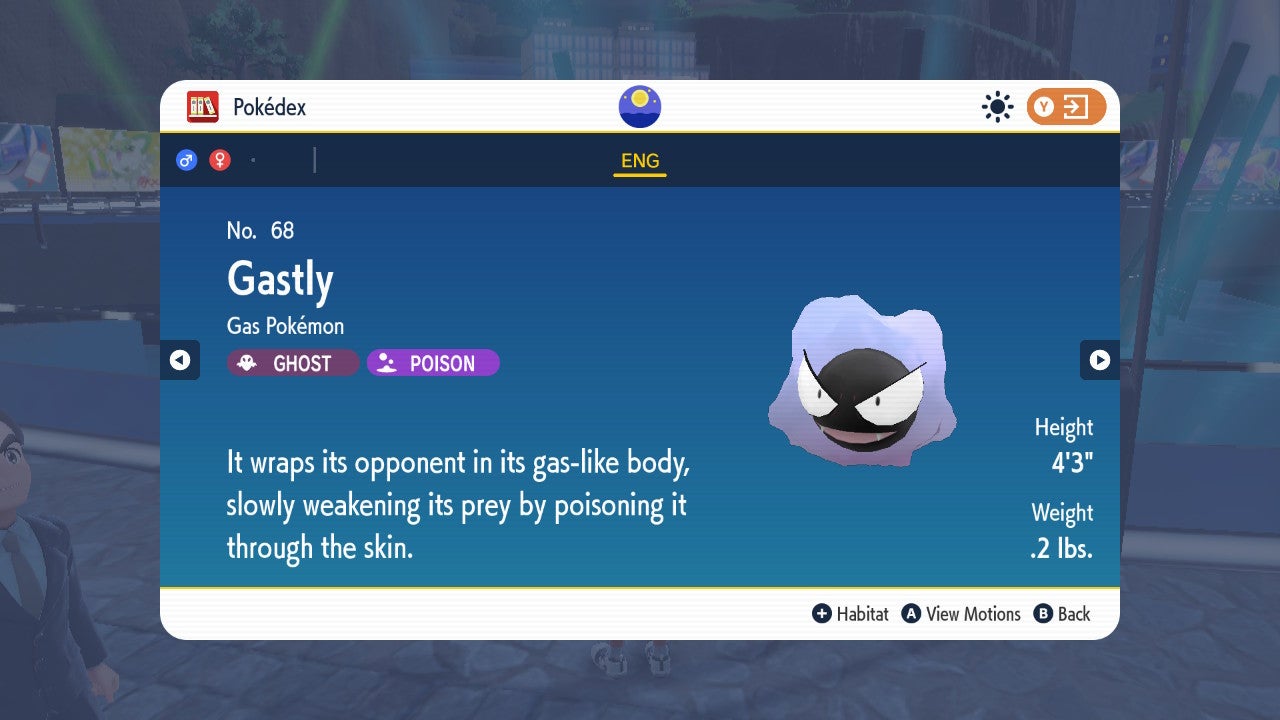Click the brightness sun icon
This screenshot has width=1280, height=720.
(x=997, y=107)
